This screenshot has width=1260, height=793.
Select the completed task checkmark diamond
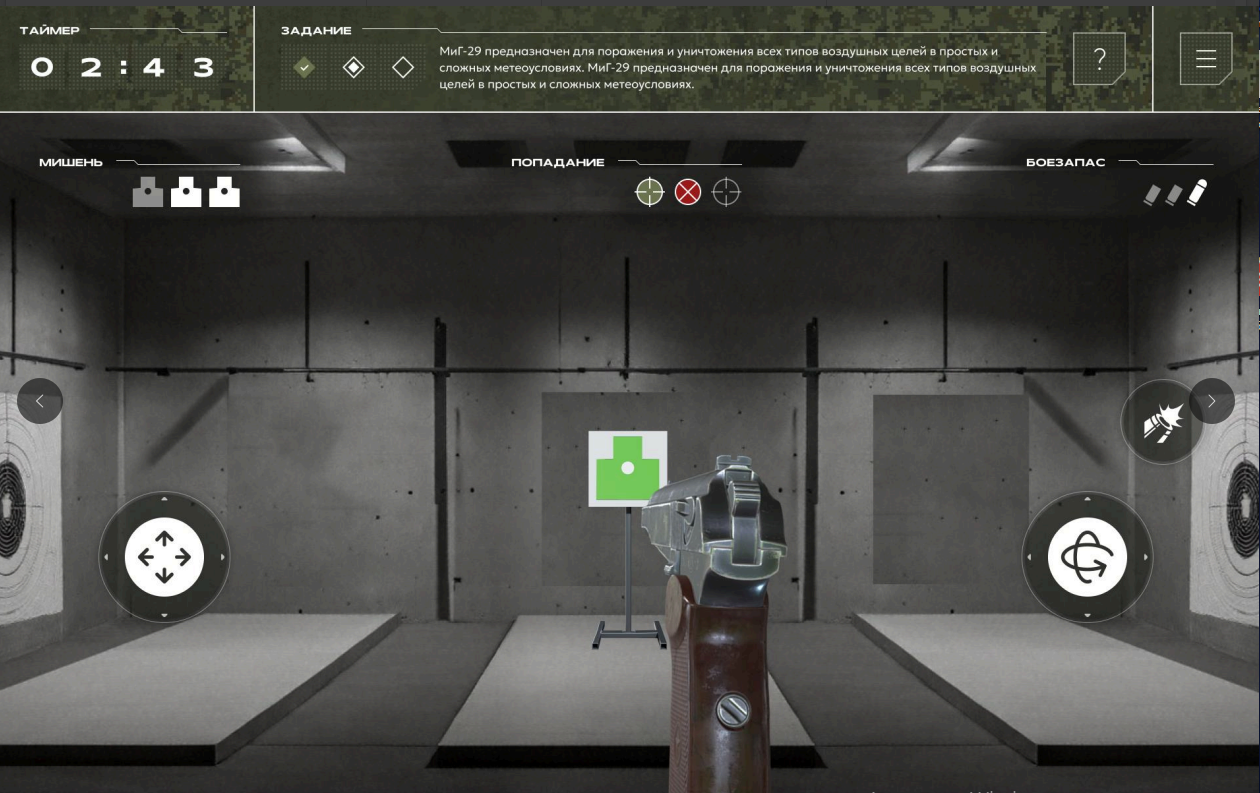pos(305,67)
